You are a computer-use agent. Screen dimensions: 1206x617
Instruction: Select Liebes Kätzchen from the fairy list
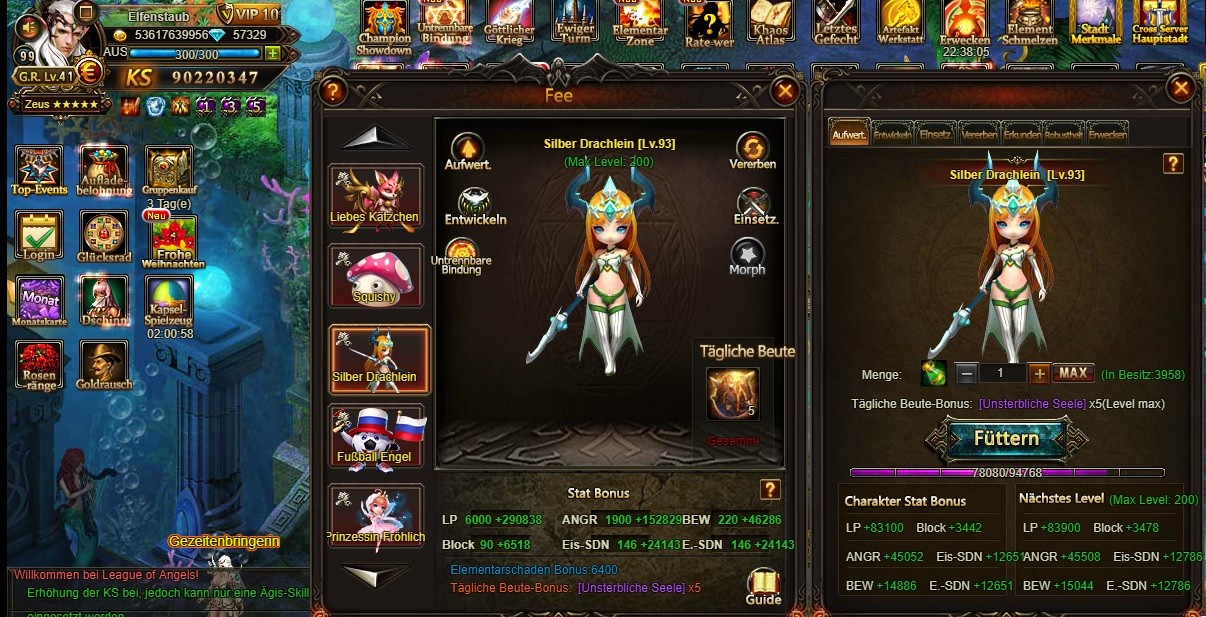pyautogui.click(x=375, y=196)
